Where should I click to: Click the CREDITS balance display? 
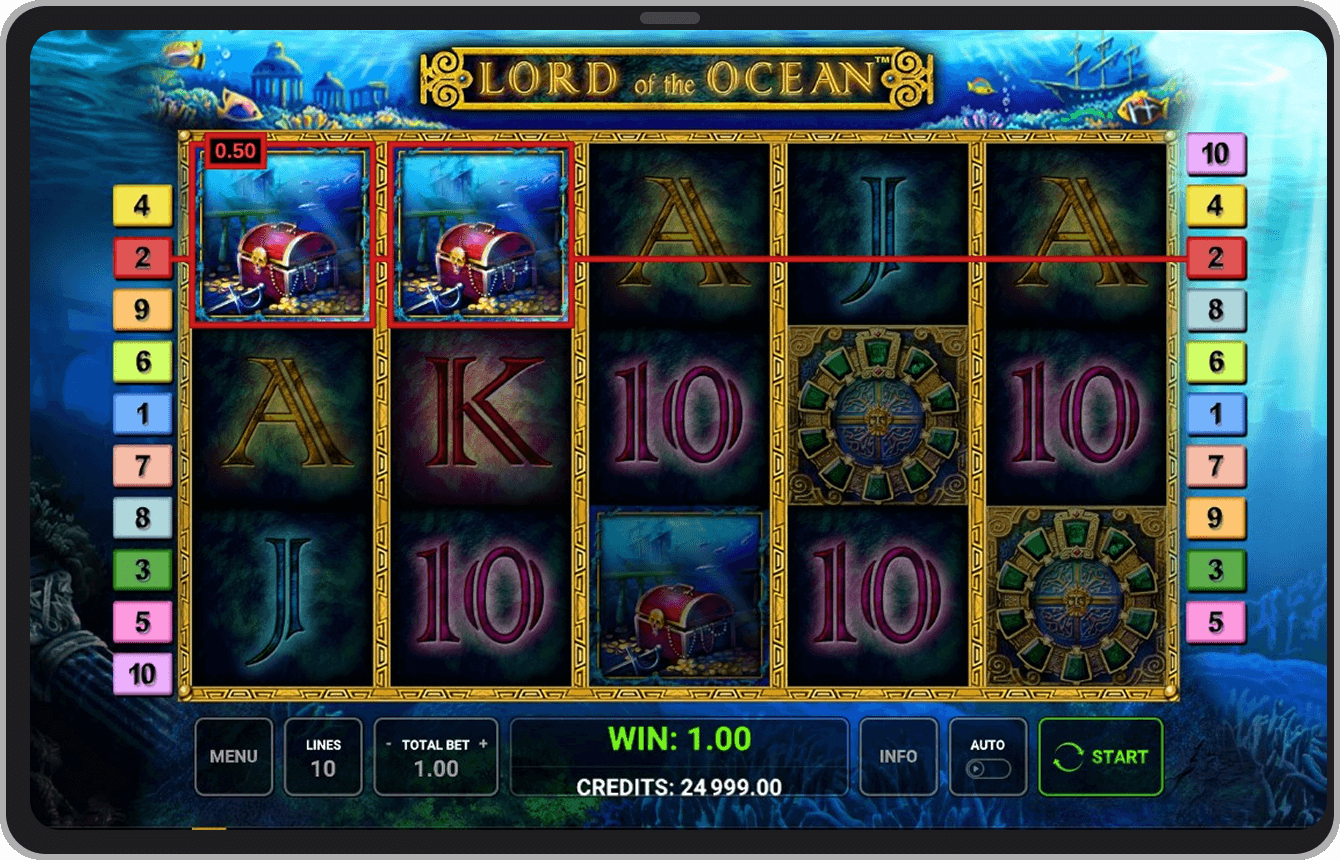pos(679,788)
